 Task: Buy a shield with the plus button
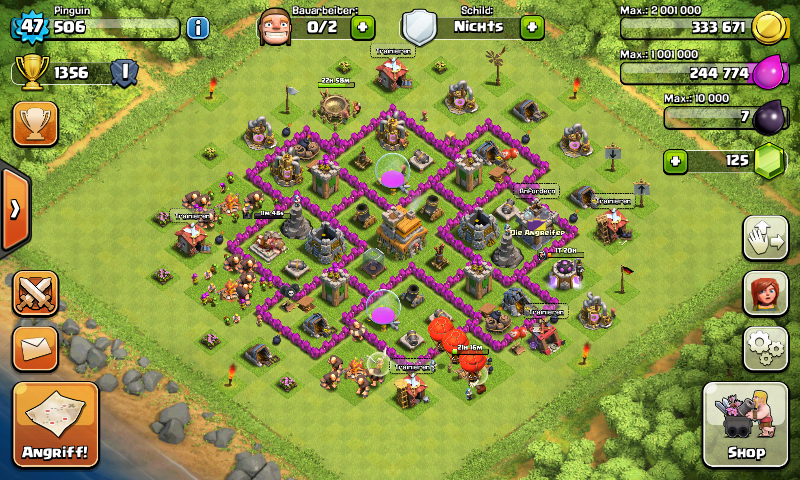(532, 27)
